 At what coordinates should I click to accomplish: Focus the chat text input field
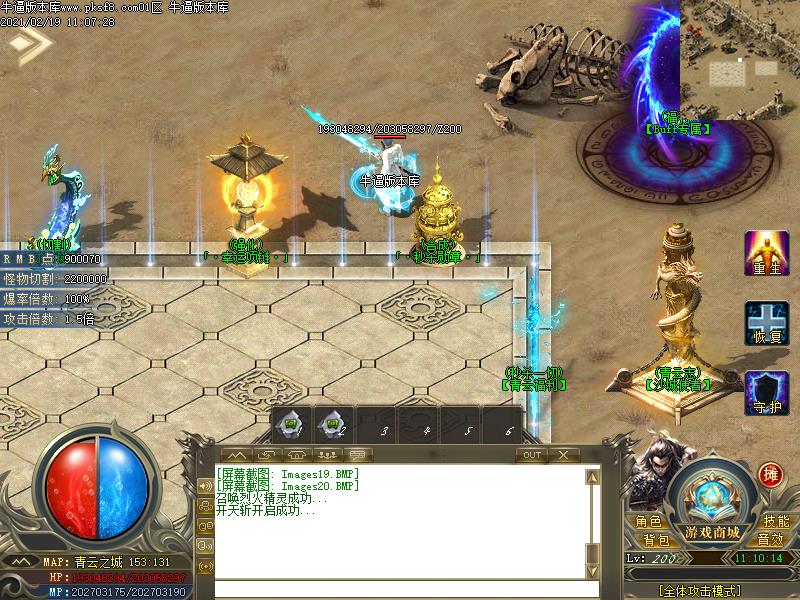pyautogui.click(x=400, y=589)
